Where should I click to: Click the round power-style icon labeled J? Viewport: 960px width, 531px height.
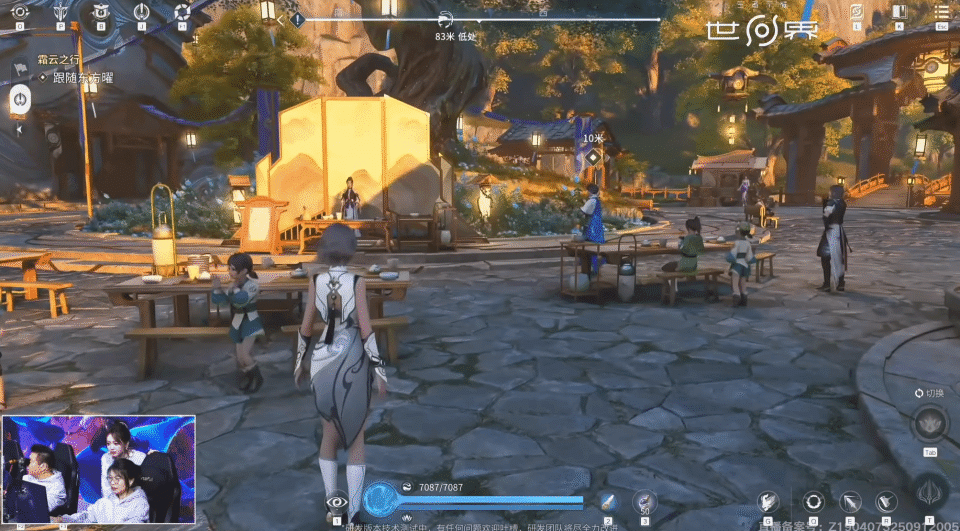click(x=141, y=12)
